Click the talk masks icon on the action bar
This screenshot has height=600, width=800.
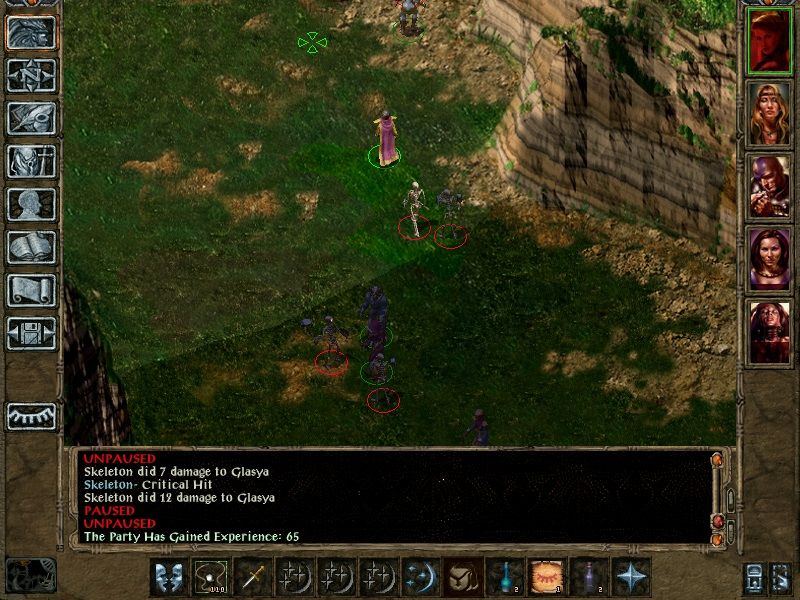(169, 577)
